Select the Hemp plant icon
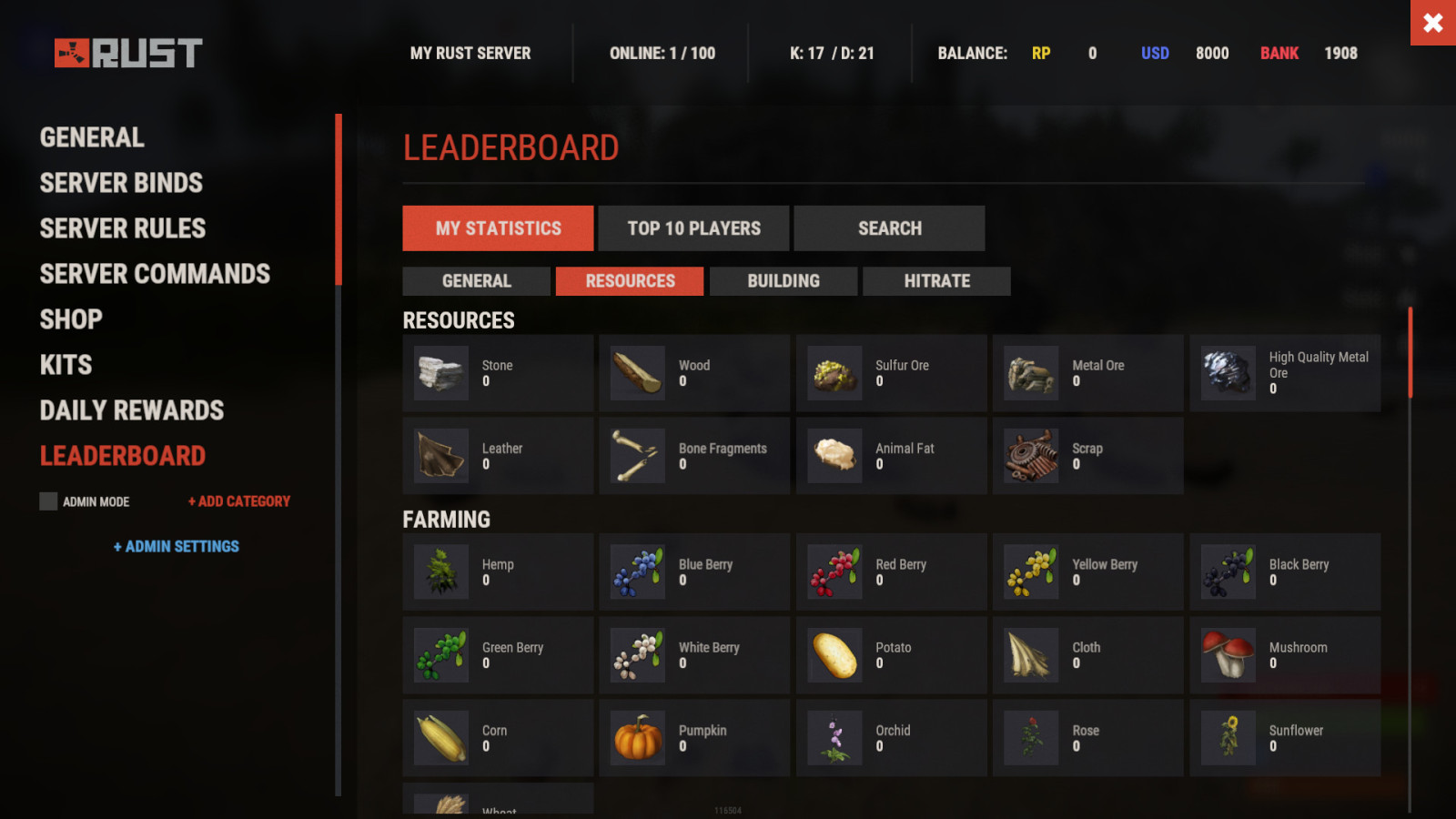This screenshot has width=1456, height=819. tap(440, 571)
